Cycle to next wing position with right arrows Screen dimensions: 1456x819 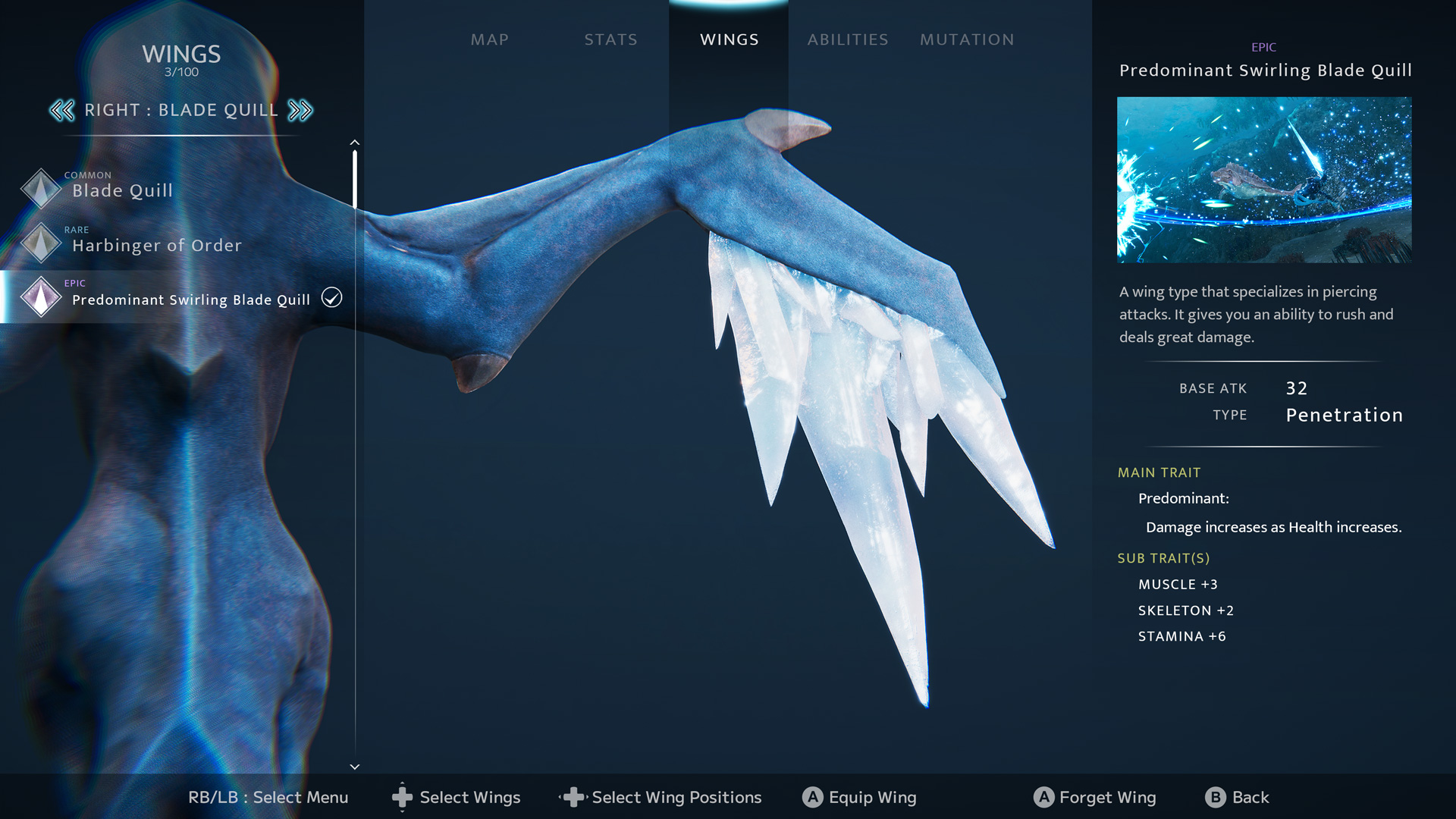(300, 111)
